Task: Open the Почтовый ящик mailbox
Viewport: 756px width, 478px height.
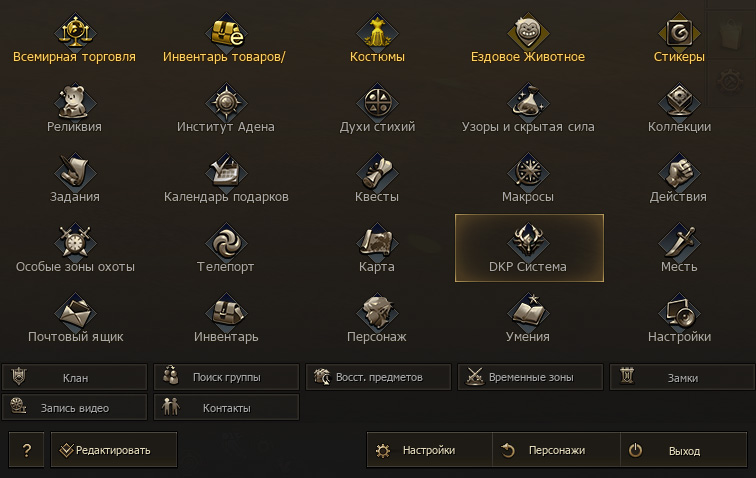Action: (x=74, y=321)
